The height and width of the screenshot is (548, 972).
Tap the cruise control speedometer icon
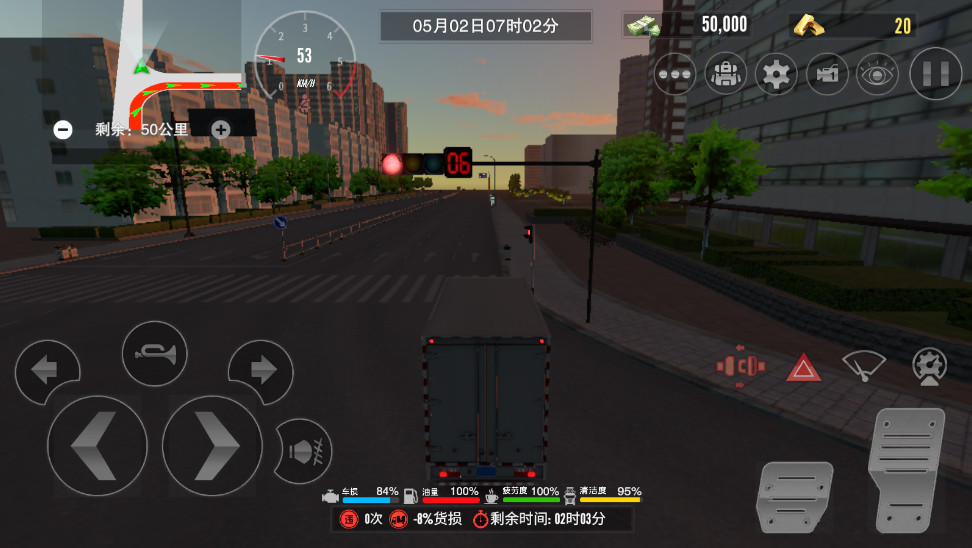click(x=929, y=366)
